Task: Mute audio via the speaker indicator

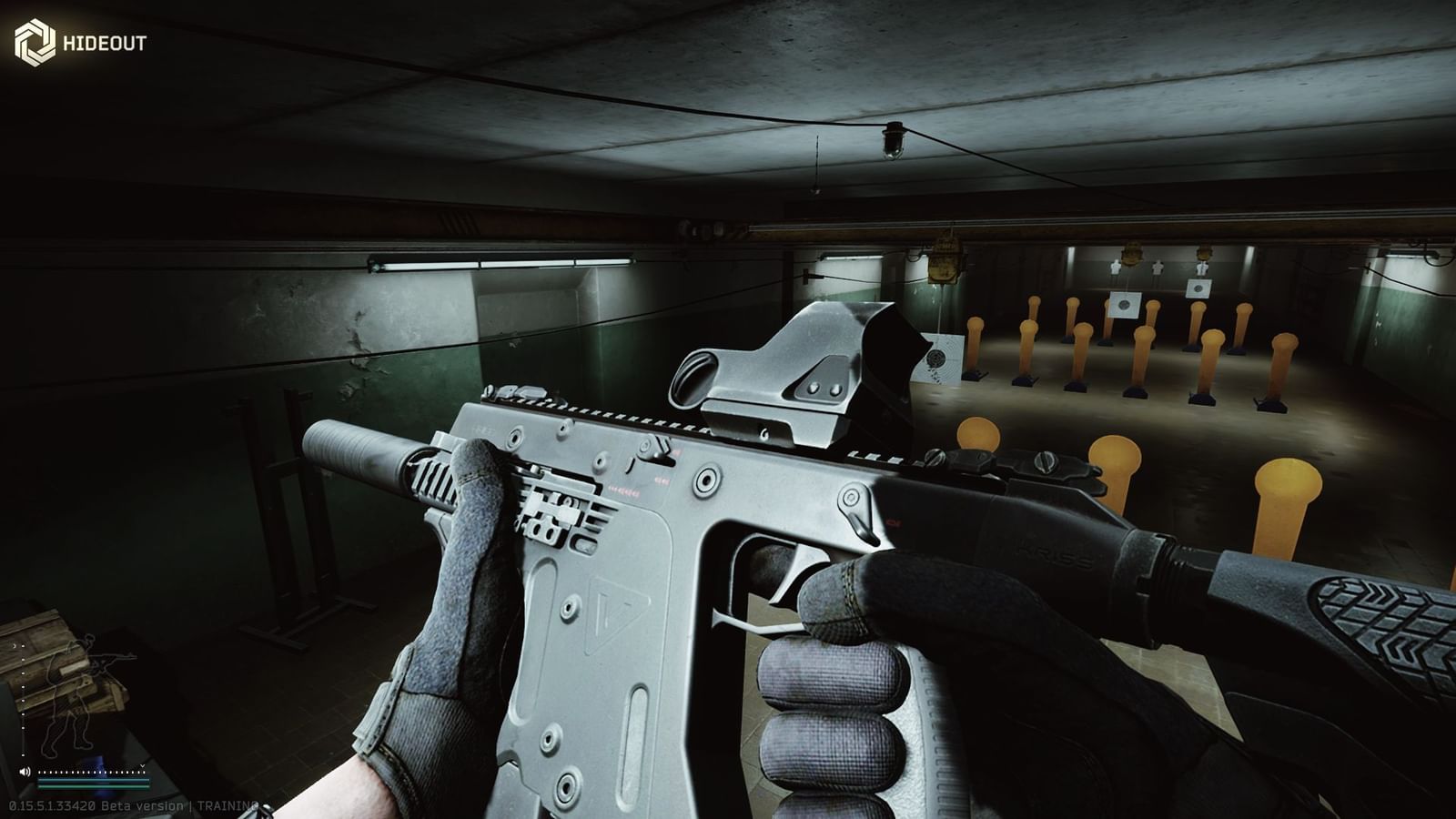Action: coord(25,771)
